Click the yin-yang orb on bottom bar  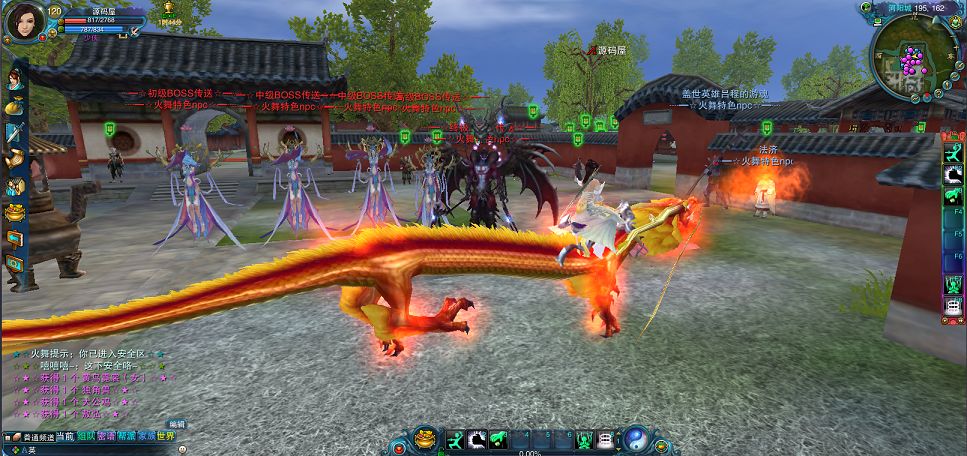click(x=635, y=439)
